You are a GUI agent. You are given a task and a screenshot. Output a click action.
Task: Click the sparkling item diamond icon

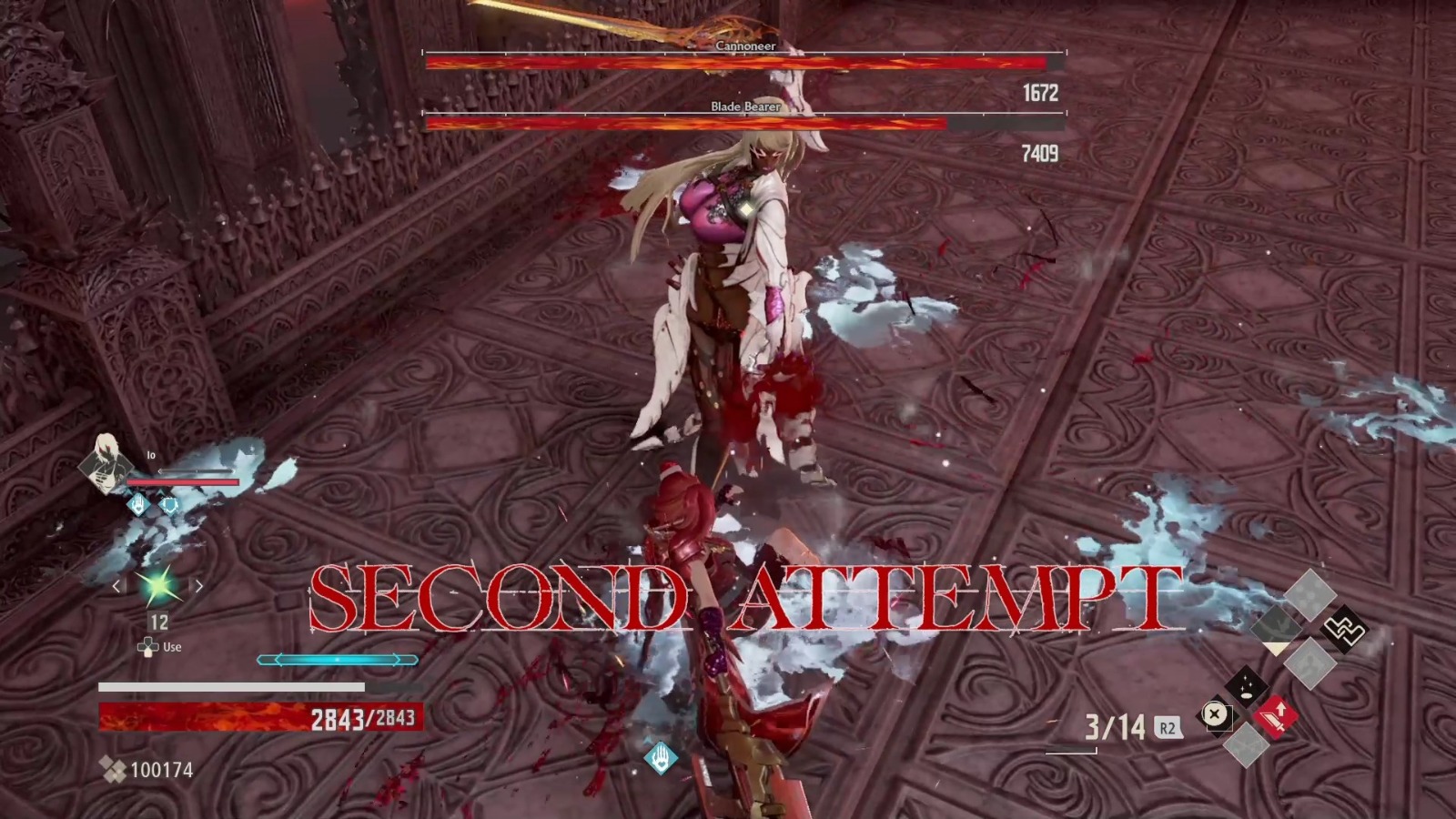(x=1245, y=685)
